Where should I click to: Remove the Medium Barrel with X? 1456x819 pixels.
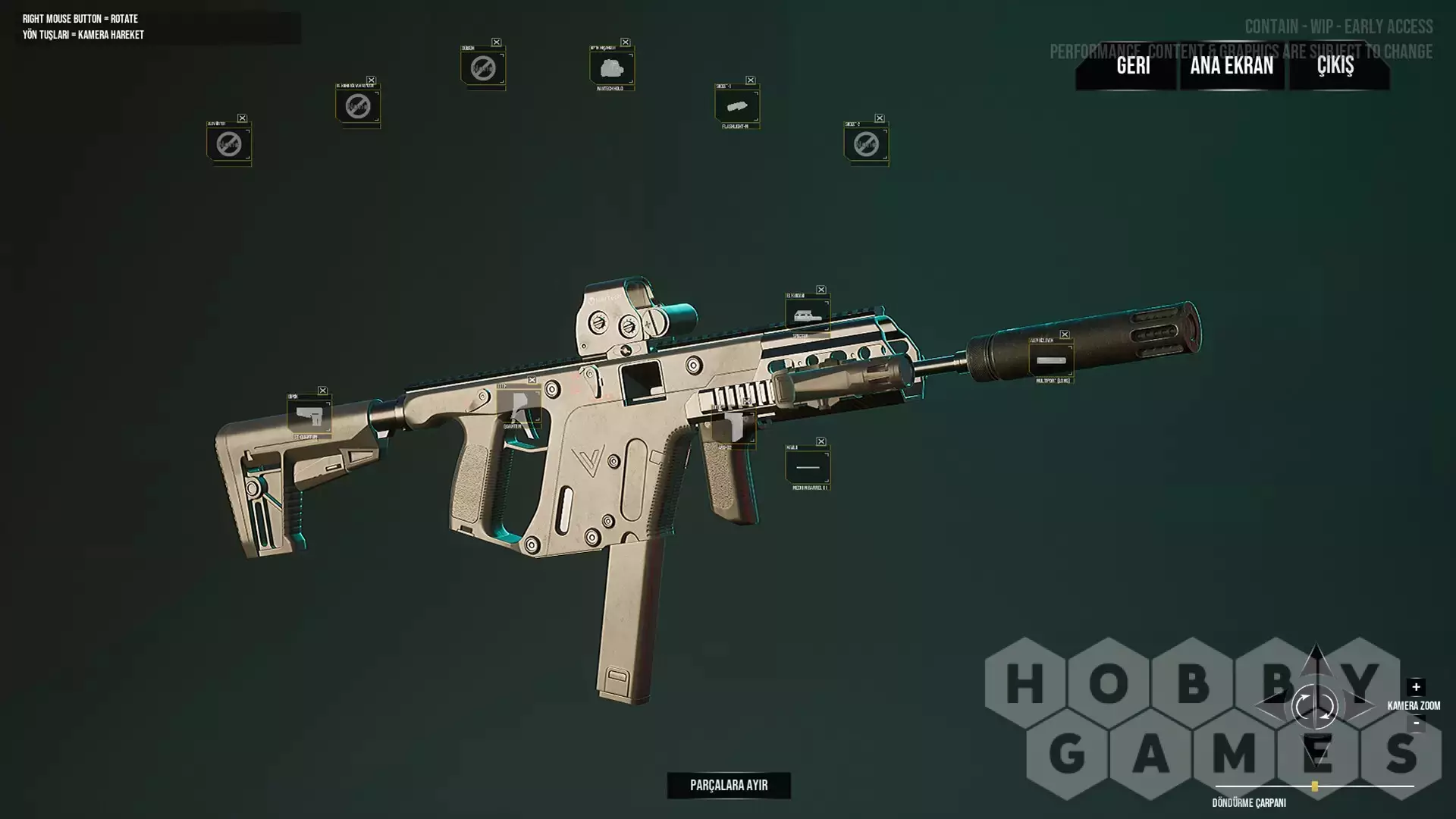(x=821, y=441)
